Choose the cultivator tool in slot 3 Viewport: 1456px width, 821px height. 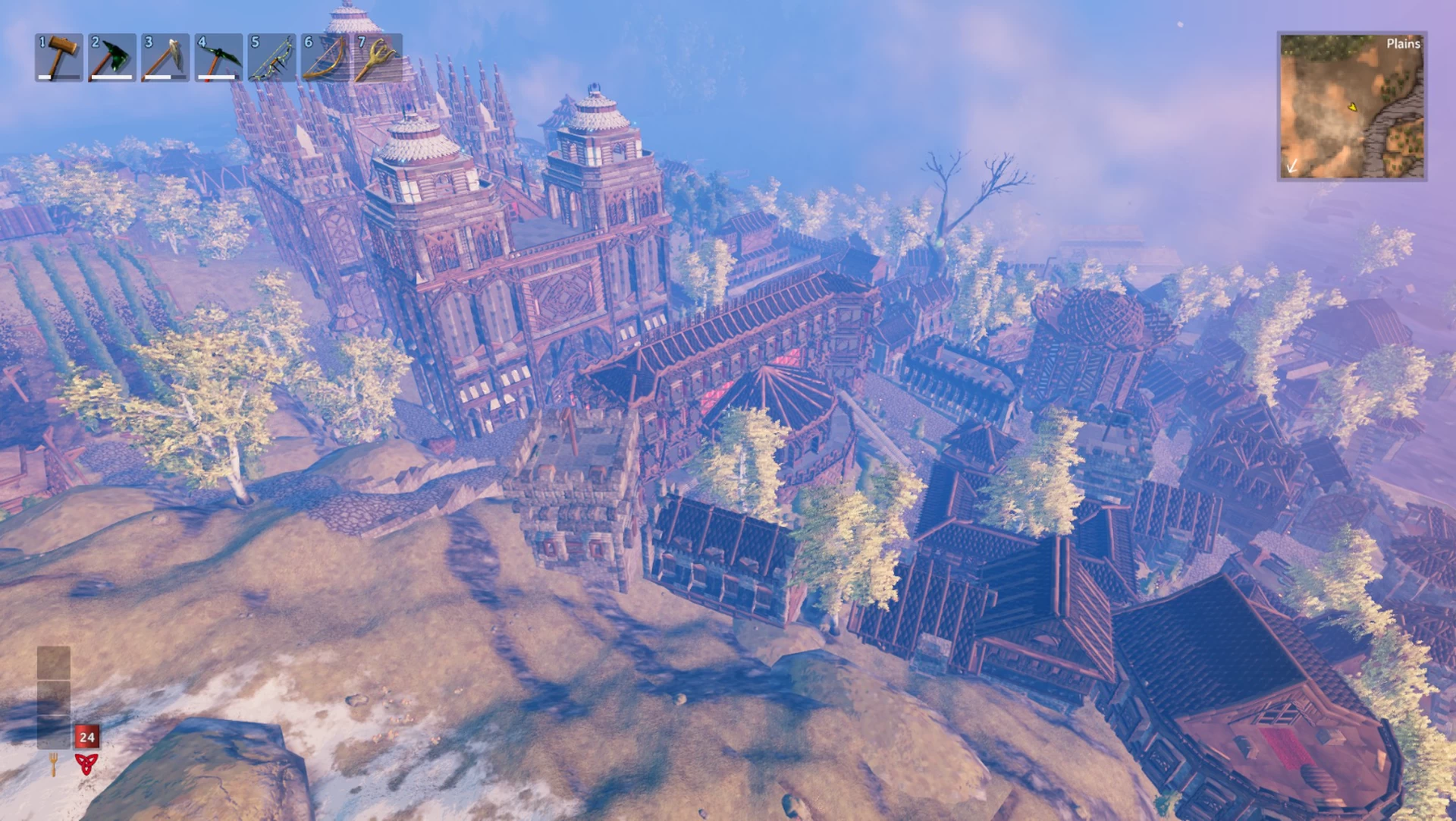click(x=165, y=57)
